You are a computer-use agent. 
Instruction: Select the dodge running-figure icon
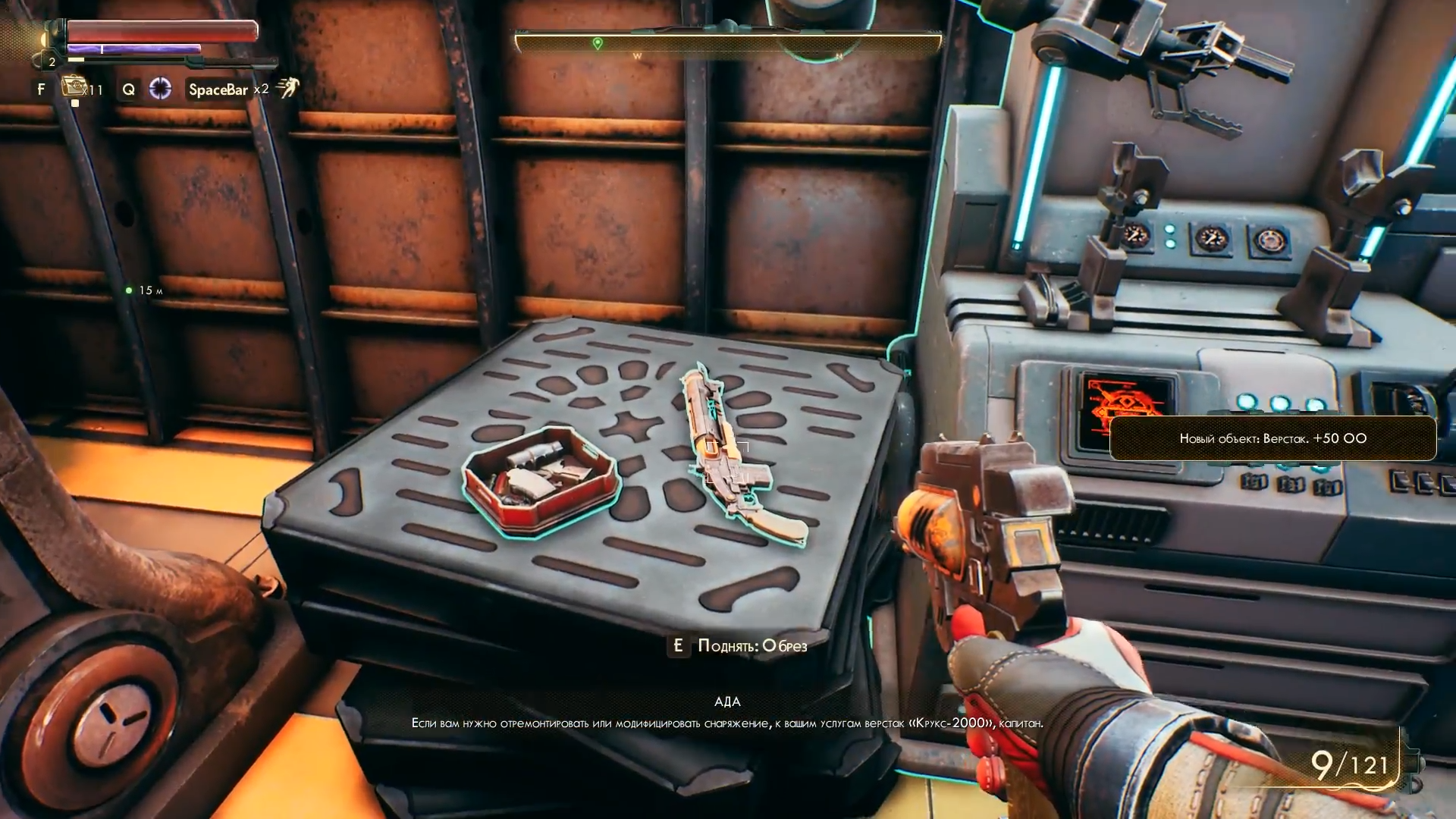(287, 88)
